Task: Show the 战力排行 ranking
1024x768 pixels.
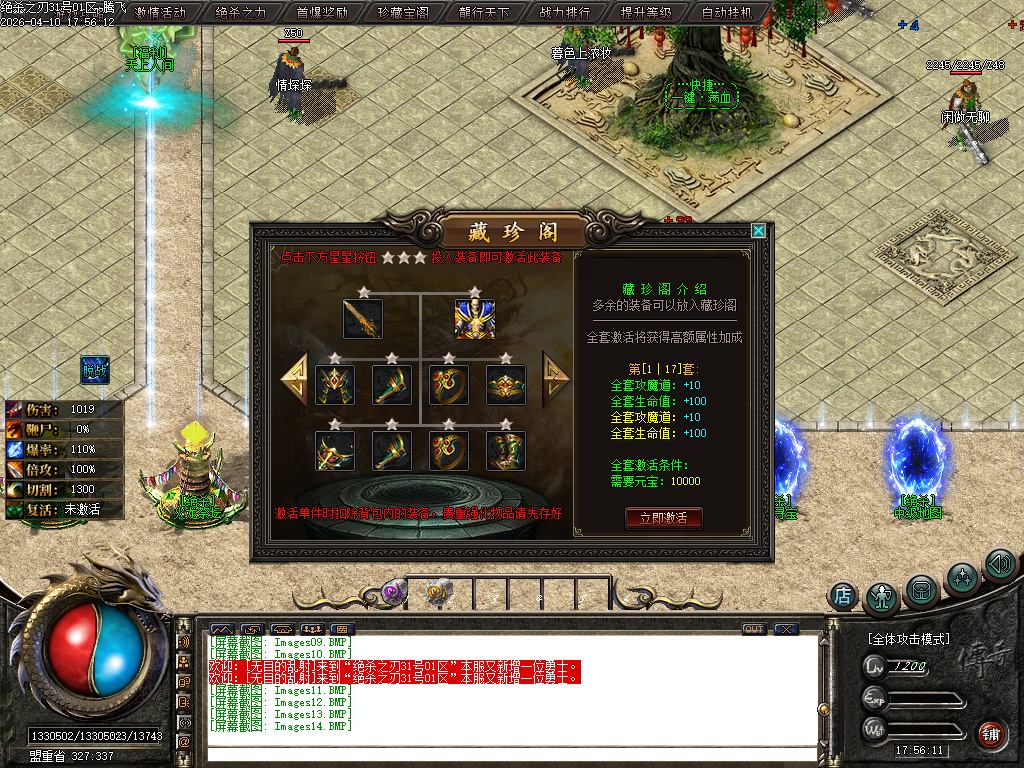Action: click(x=565, y=13)
